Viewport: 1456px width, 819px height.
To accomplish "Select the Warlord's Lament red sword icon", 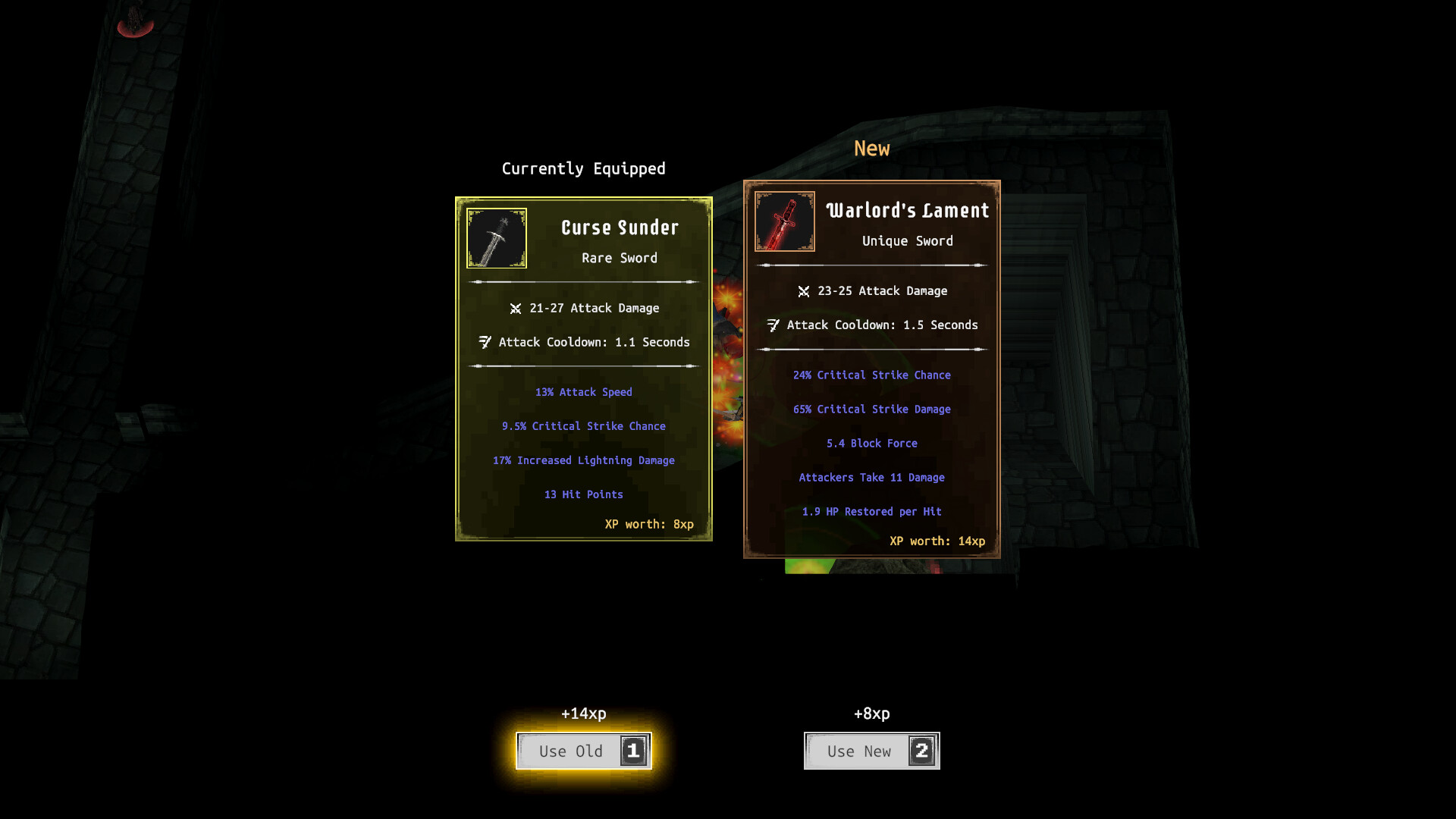I will (785, 221).
